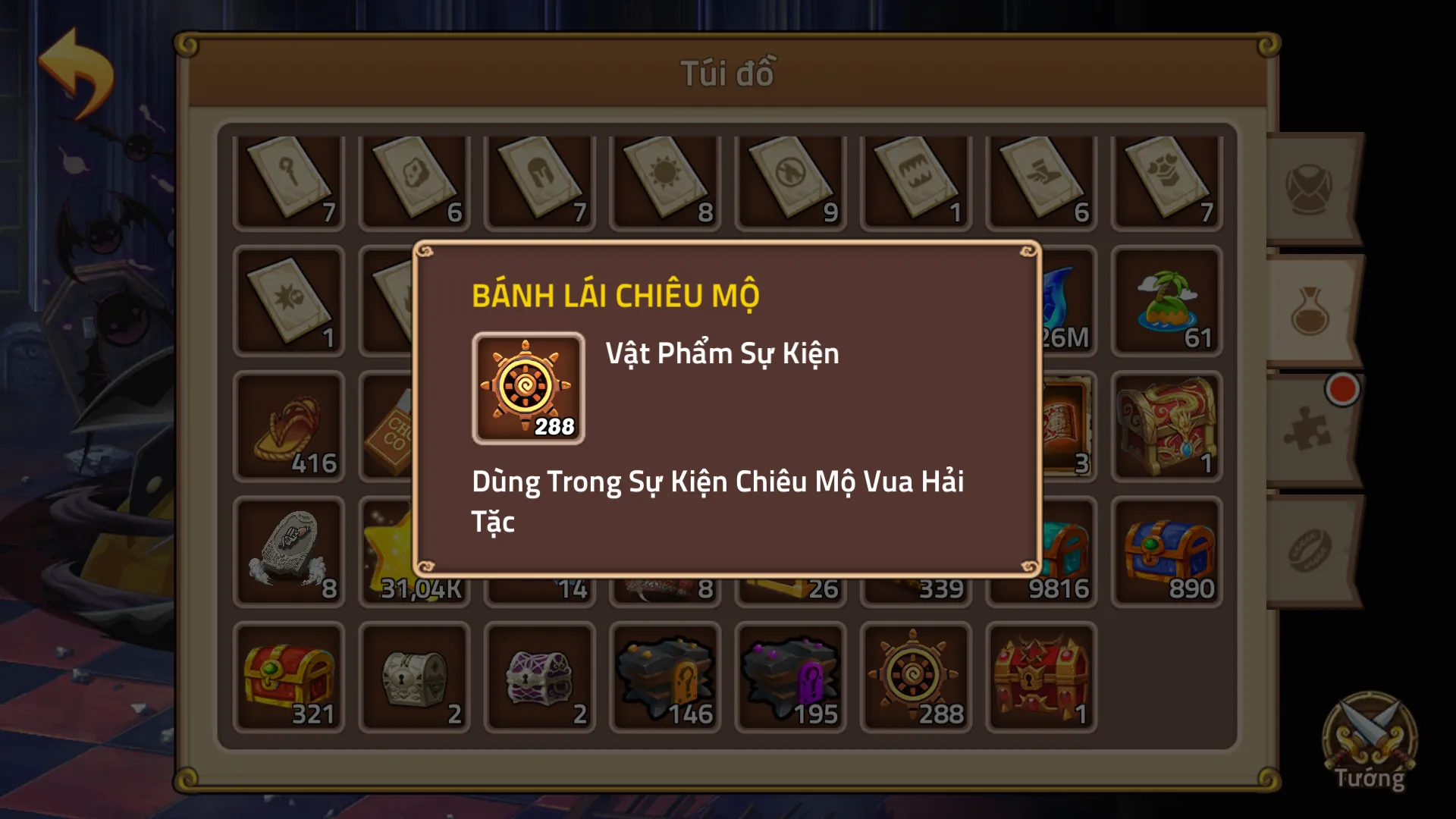The width and height of the screenshot is (1456, 819).
Task: Select the tombstone item with 8
Action: pyautogui.click(x=289, y=552)
